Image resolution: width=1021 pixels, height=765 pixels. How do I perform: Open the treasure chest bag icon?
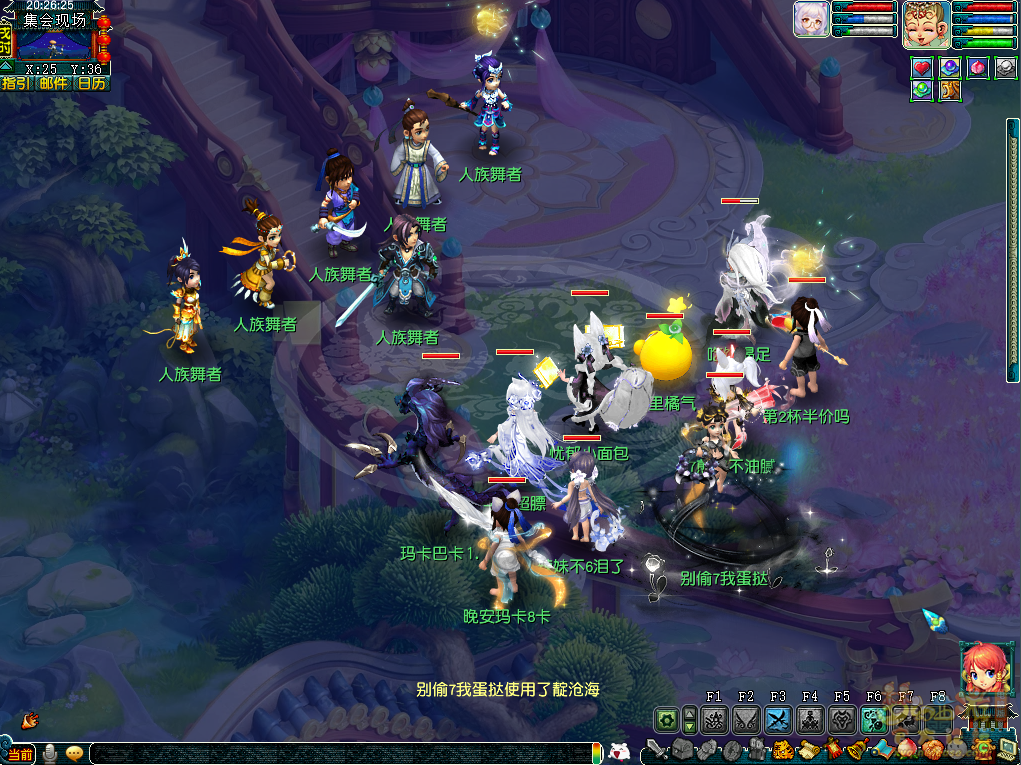point(682,749)
